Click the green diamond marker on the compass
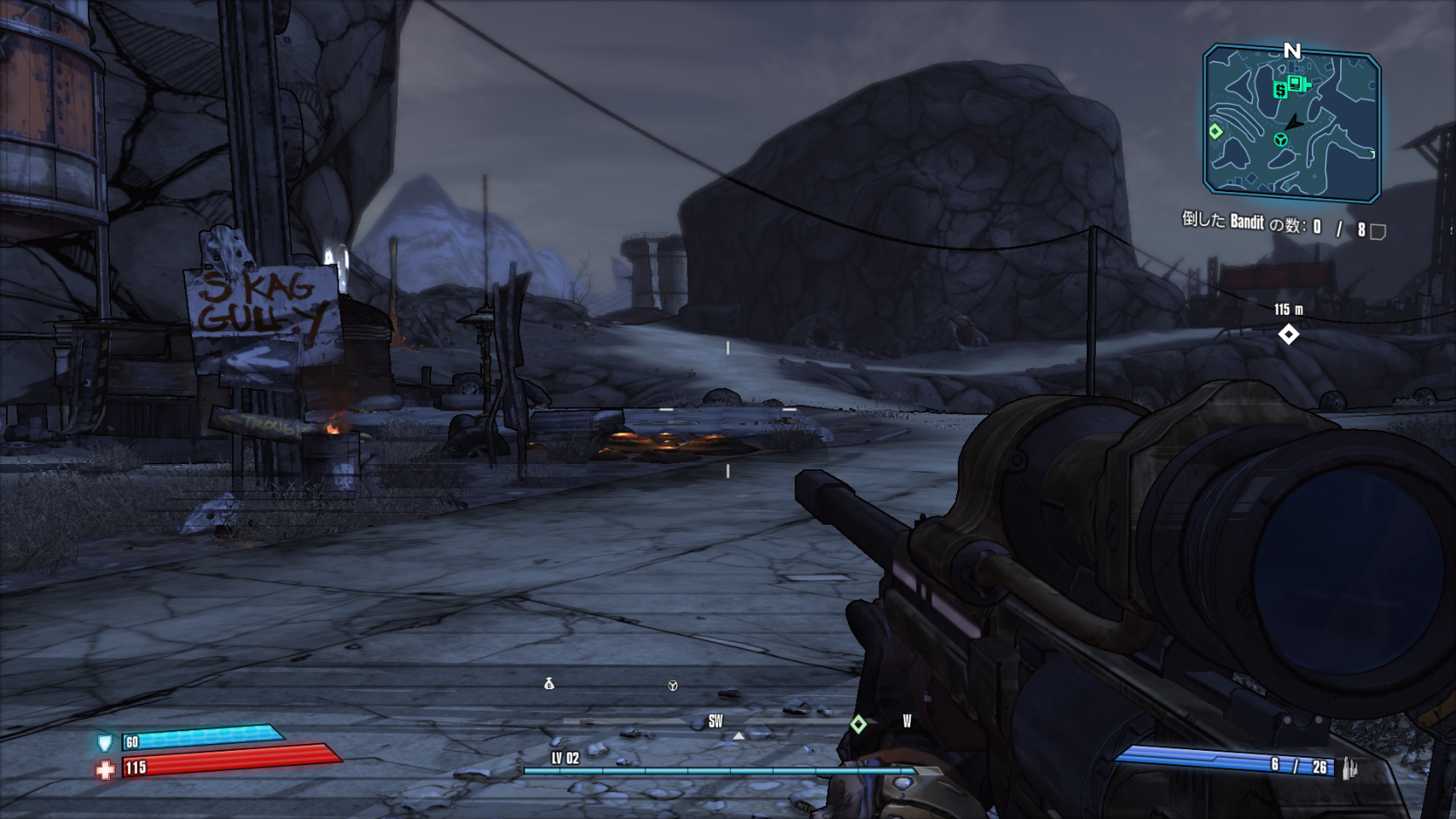This screenshot has height=819, width=1456. [x=858, y=724]
